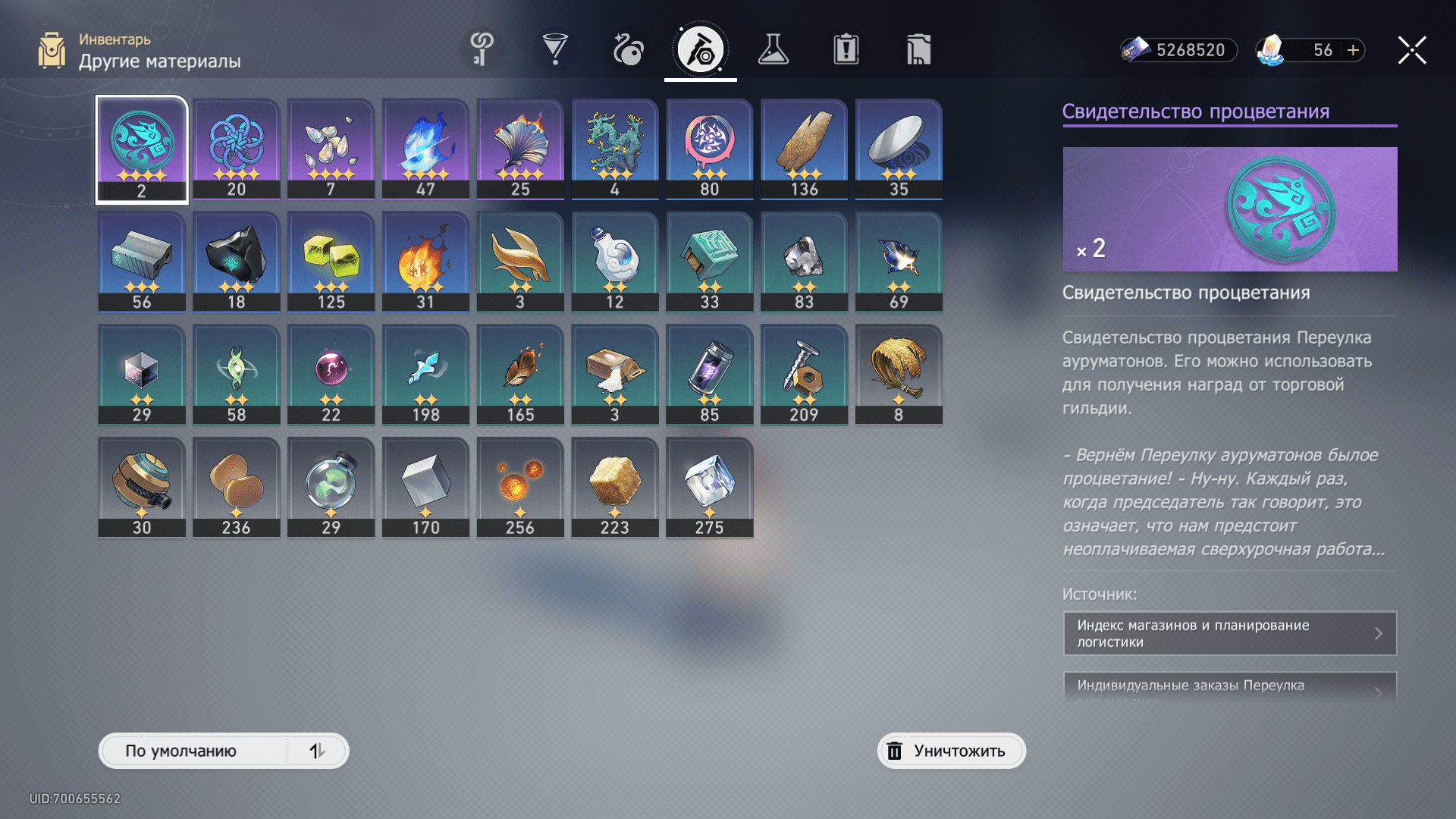The image size is (1456, 819).
Task: Click the Уничтожить destroy button
Action: [951, 751]
